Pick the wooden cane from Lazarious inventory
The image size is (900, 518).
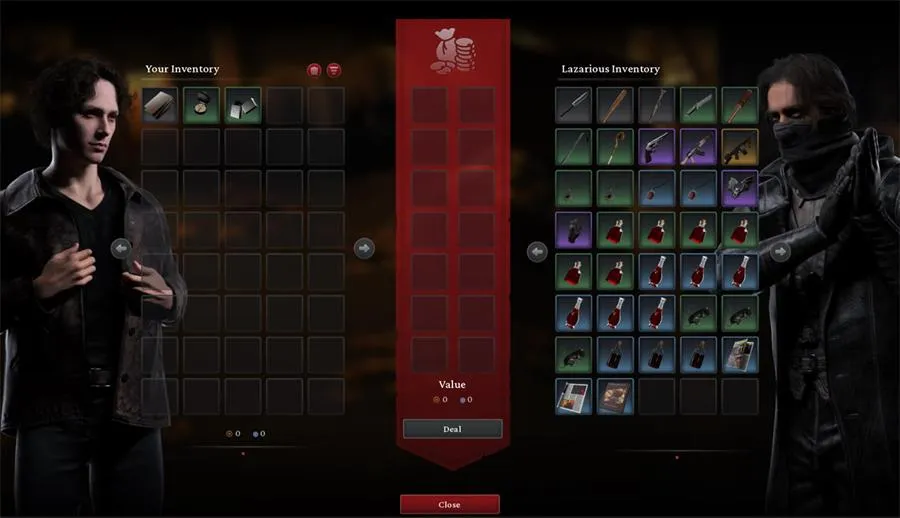[x=615, y=146]
